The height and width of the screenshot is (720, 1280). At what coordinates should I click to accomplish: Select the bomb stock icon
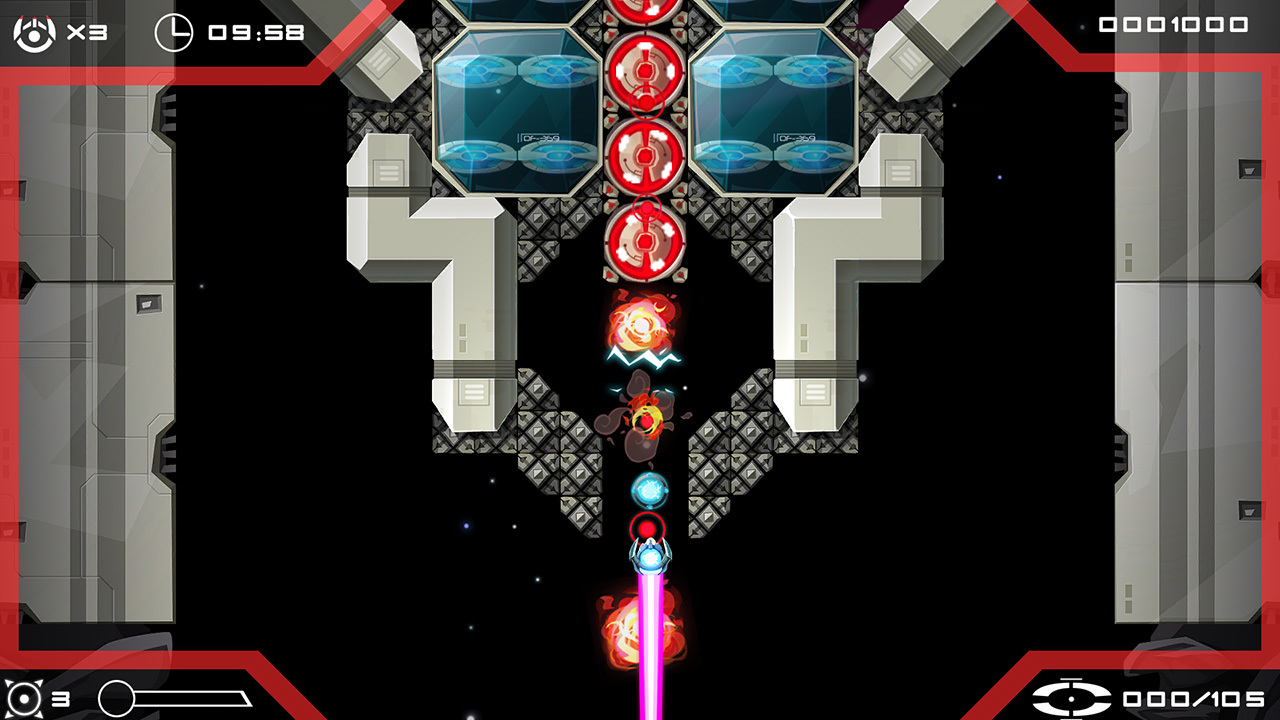coord(22,698)
